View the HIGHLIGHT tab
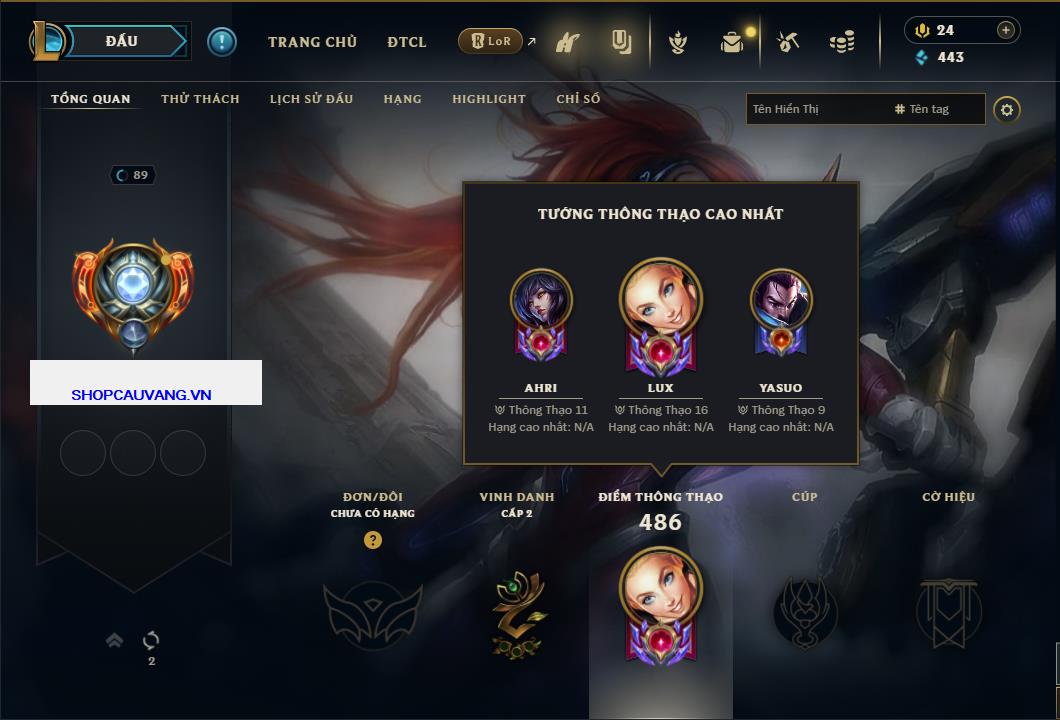This screenshot has height=720, width=1060. (x=489, y=99)
